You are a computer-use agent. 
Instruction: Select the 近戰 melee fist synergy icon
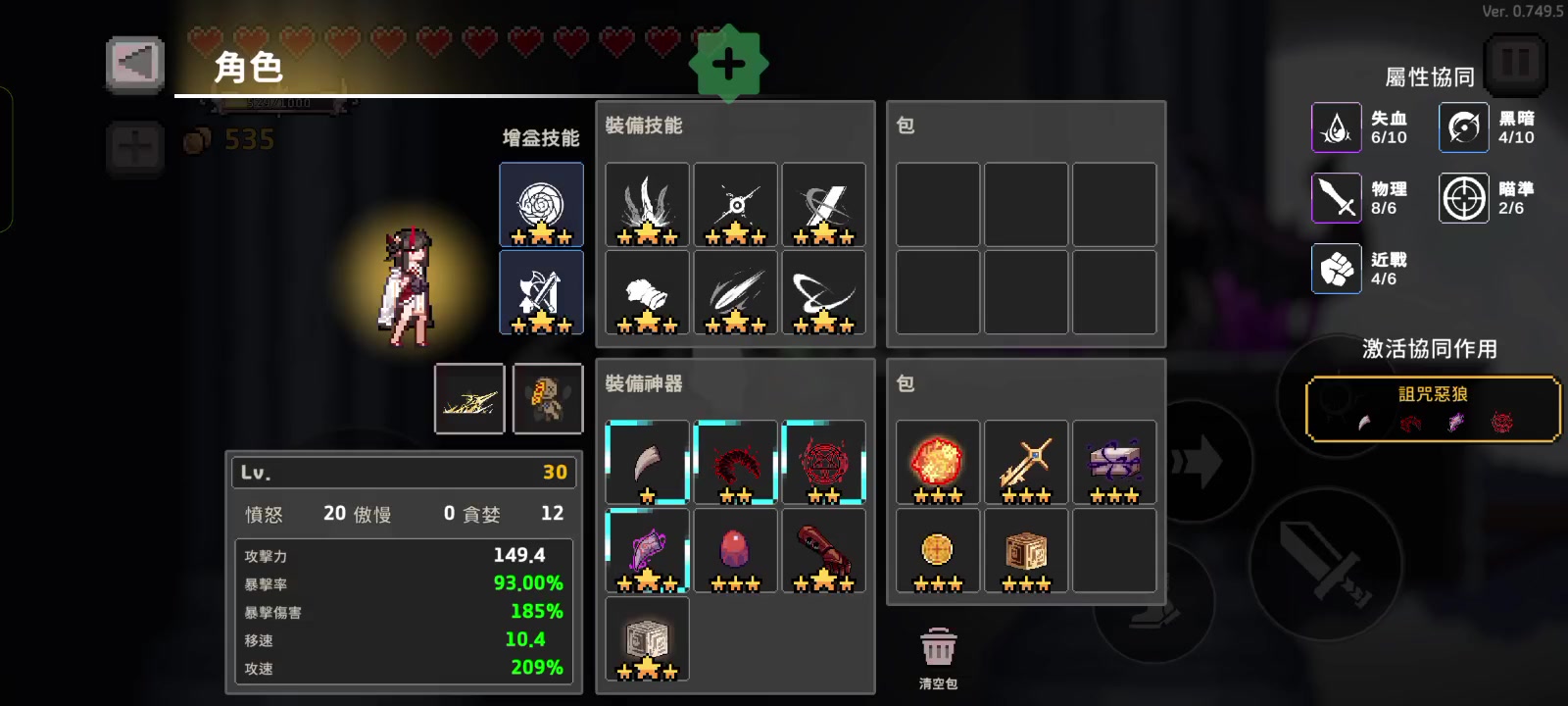coord(1336,268)
